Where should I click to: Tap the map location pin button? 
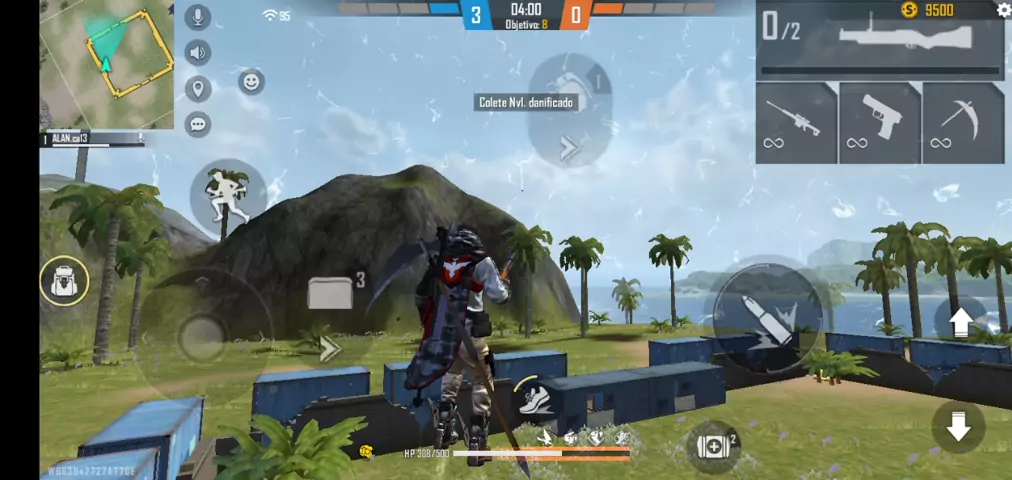click(x=198, y=89)
